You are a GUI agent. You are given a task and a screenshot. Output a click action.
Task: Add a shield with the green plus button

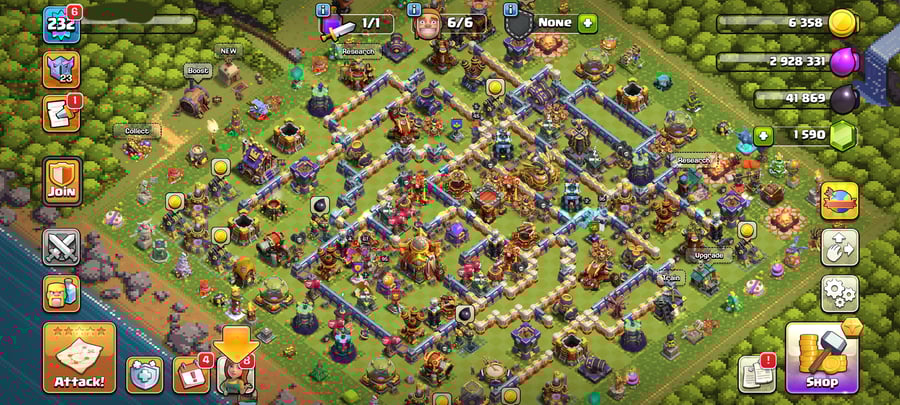tap(587, 22)
